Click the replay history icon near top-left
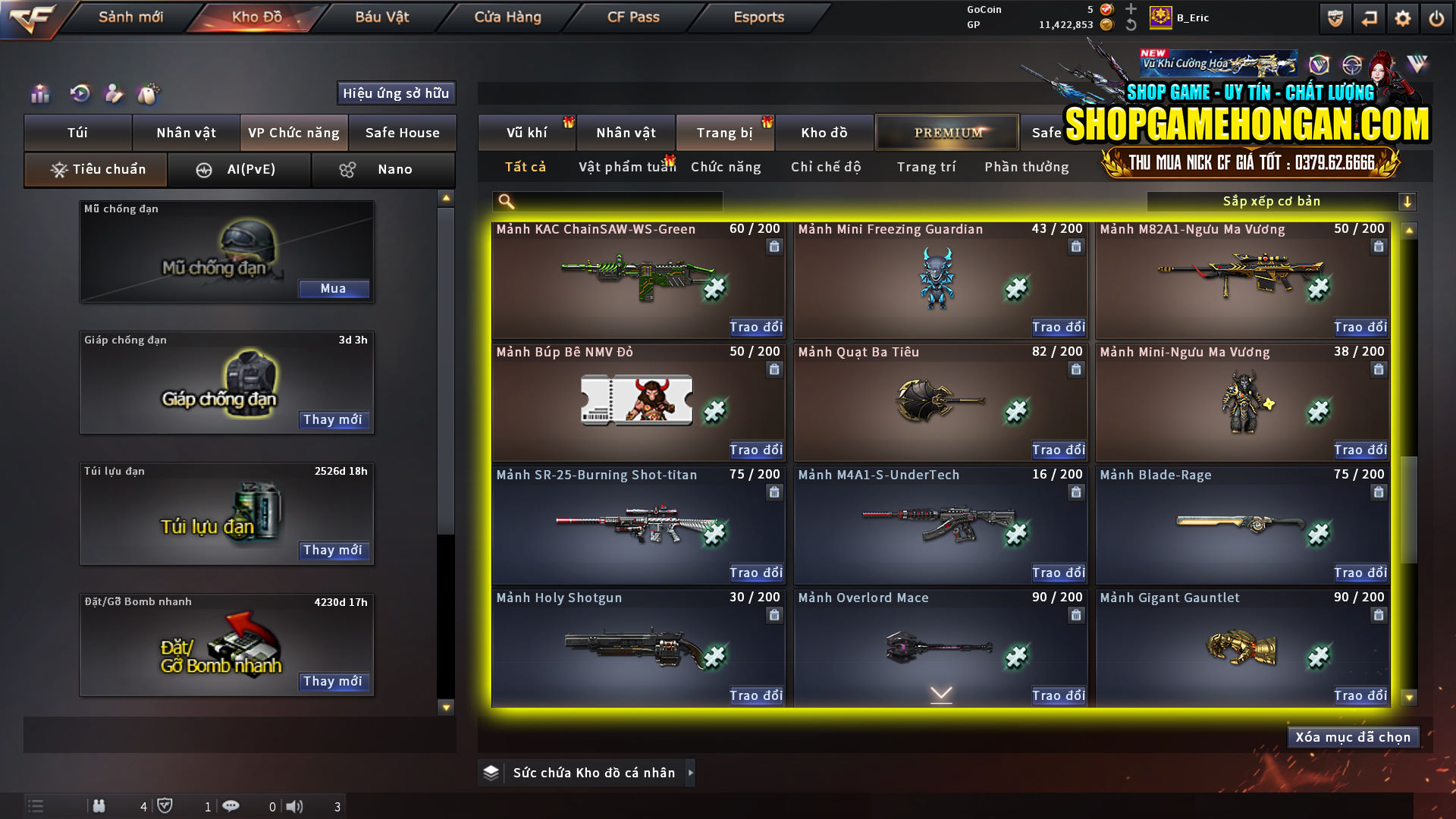The image size is (1456, 819). (79, 93)
